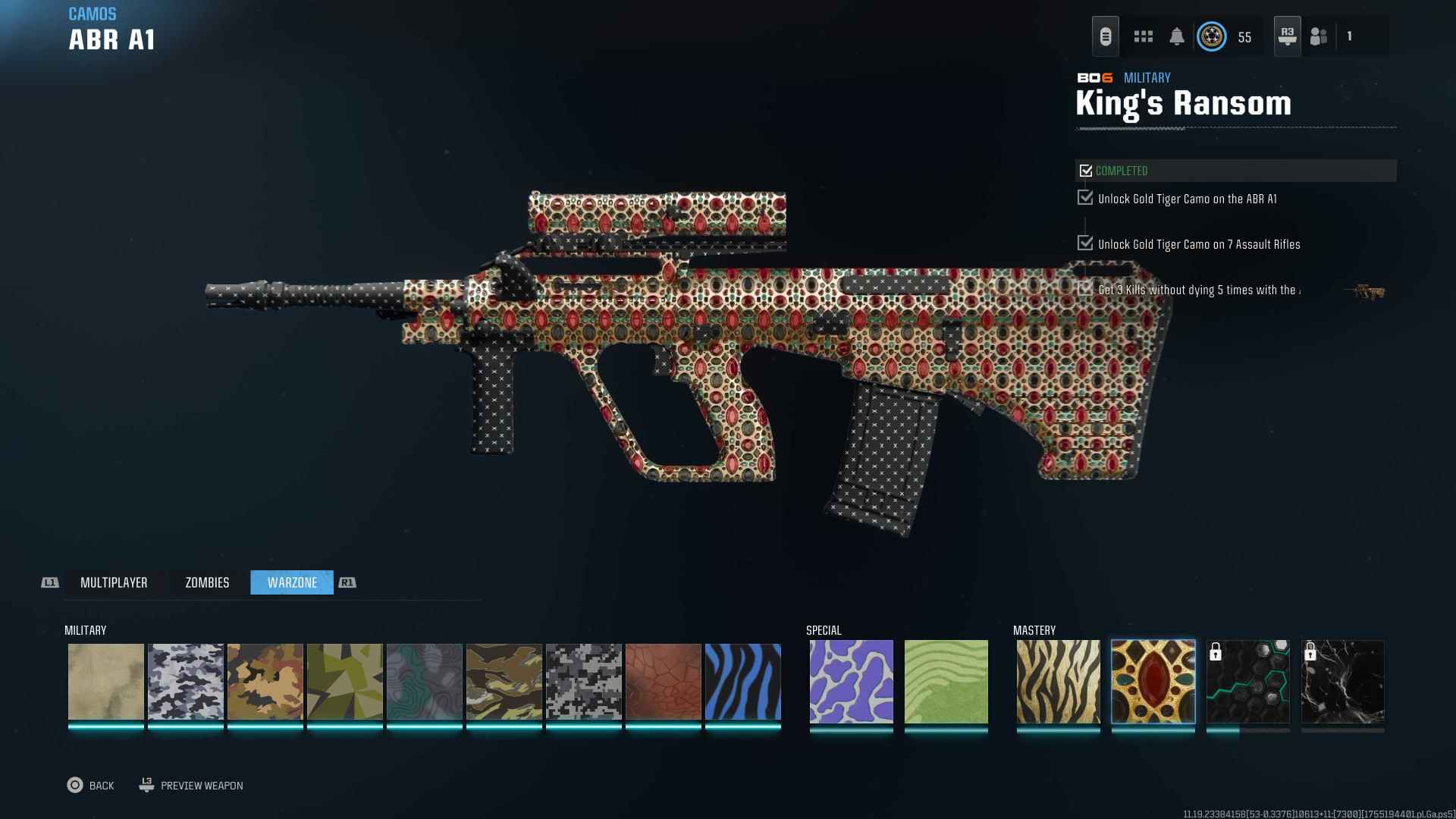Choose the blue zebra stripe camo

pyautogui.click(x=743, y=682)
